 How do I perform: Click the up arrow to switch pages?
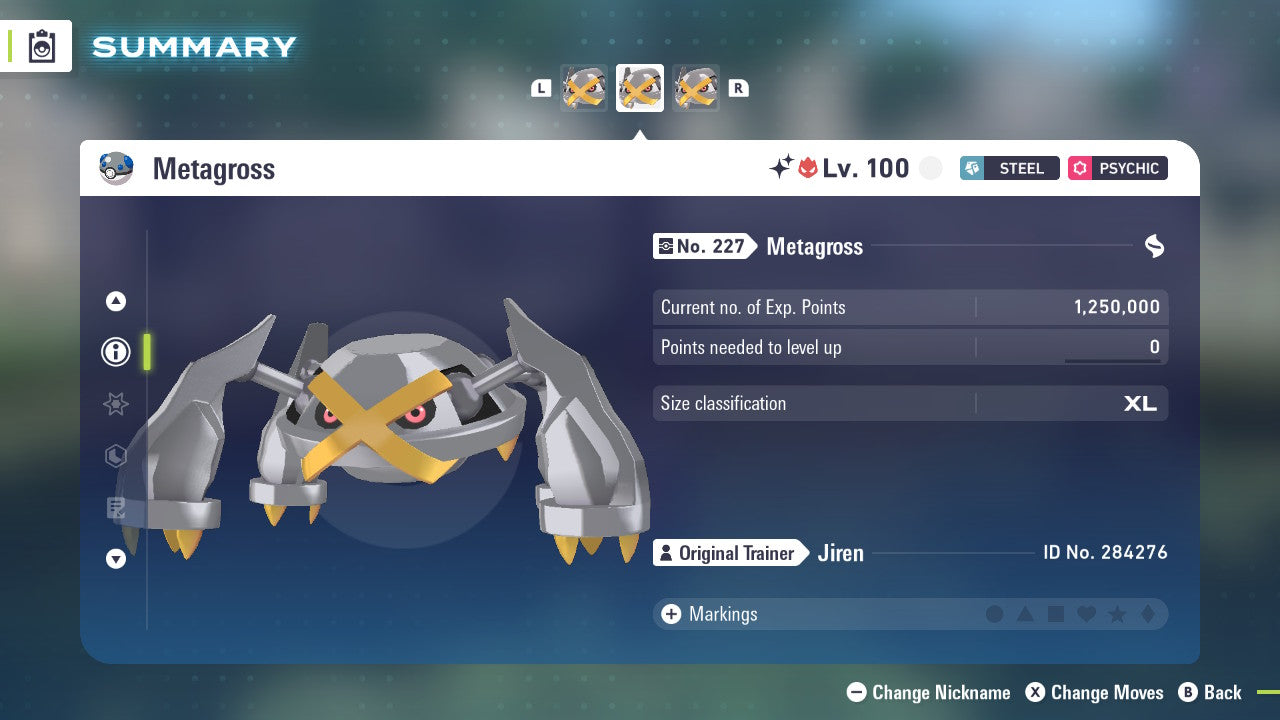pyautogui.click(x=115, y=300)
